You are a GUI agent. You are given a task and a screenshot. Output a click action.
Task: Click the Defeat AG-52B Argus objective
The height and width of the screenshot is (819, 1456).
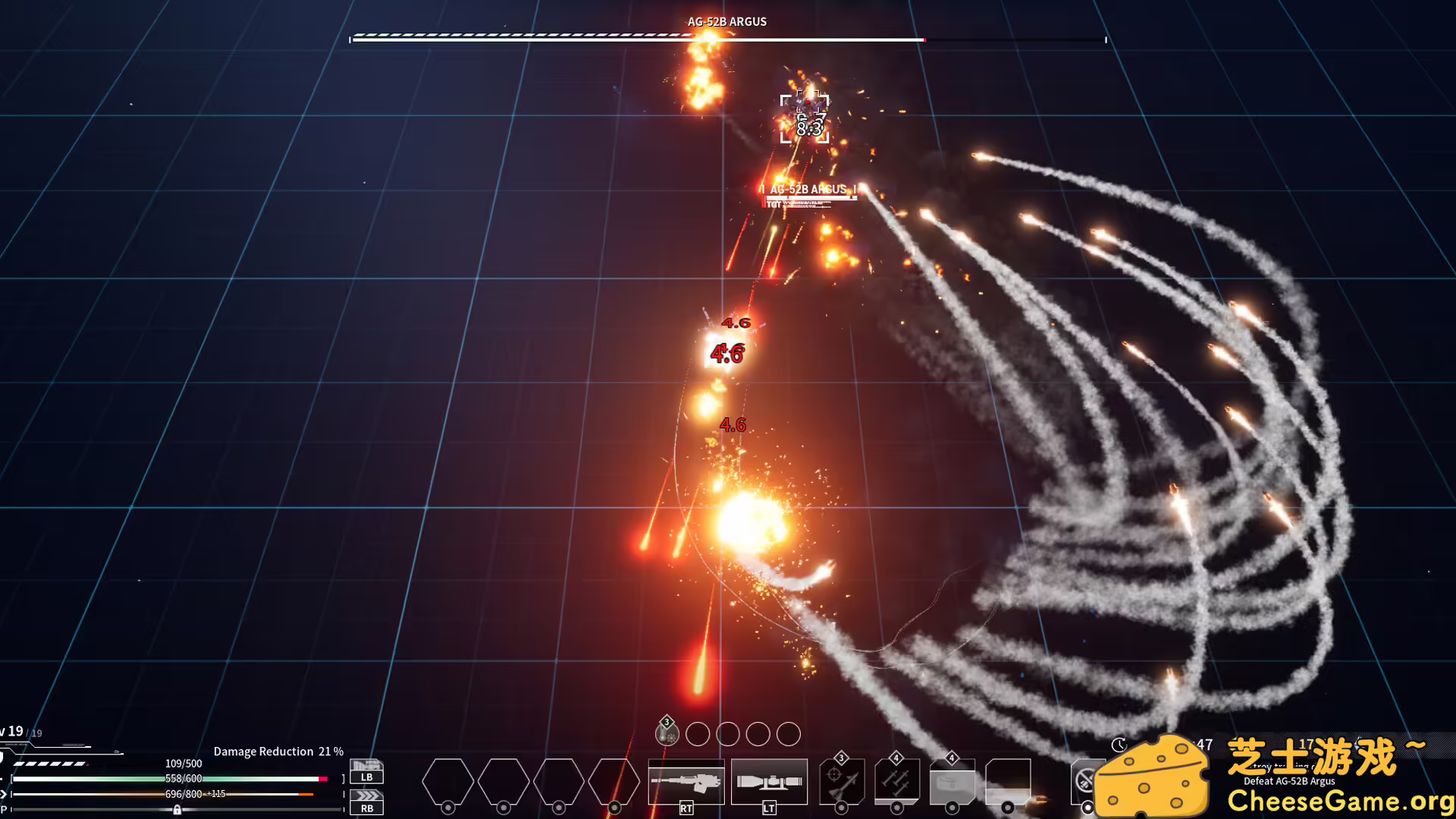pyautogui.click(x=1289, y=781)
